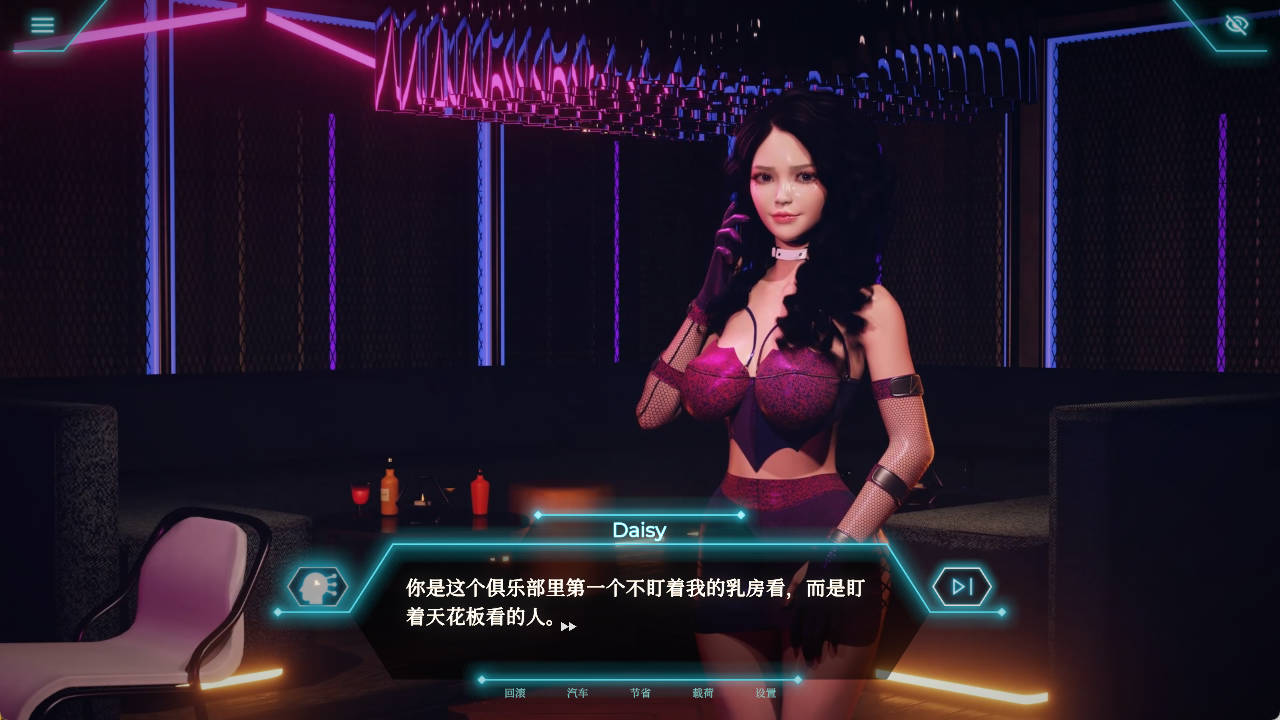This screenshot has height=720, width=1280.
Task: Click Daisy's nameplate above the dialogue
Action: (x=638, y=530)
